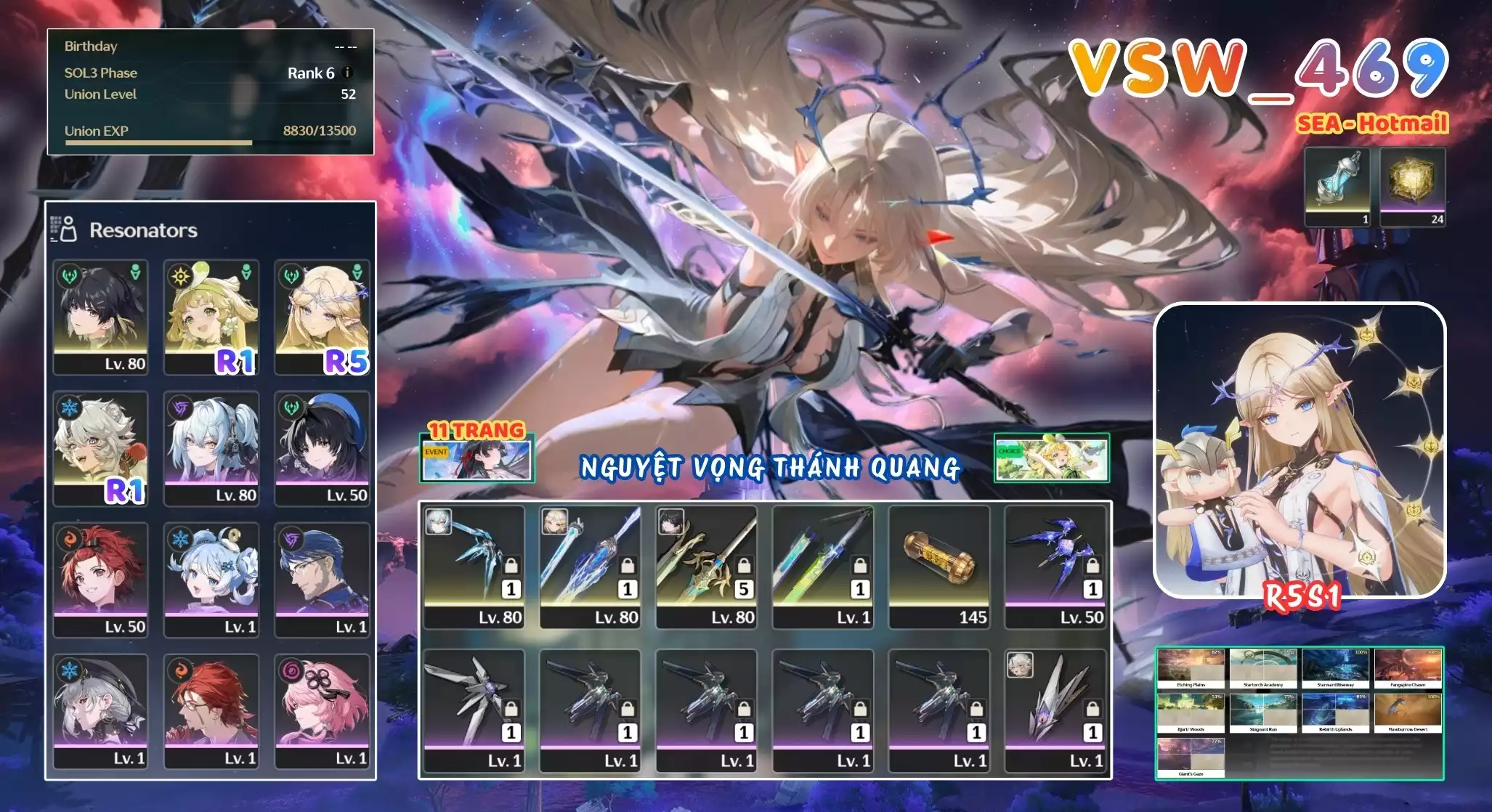This screenshot has width=1492, height=812.
Task: Switch to the Resonators tab
Action: pos(142,230)
